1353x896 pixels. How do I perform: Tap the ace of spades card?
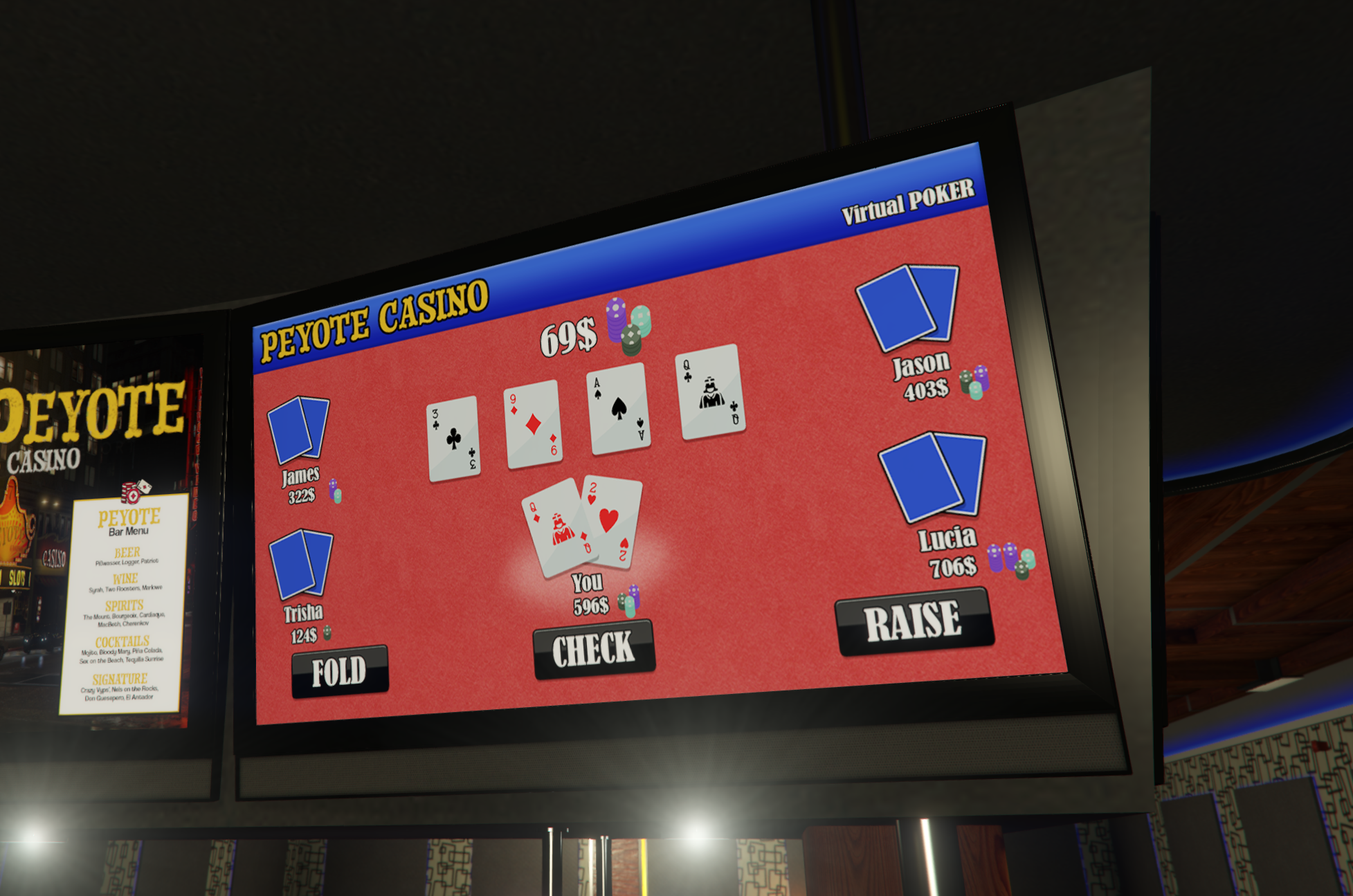pyautogui.click(x=618, y=408)
